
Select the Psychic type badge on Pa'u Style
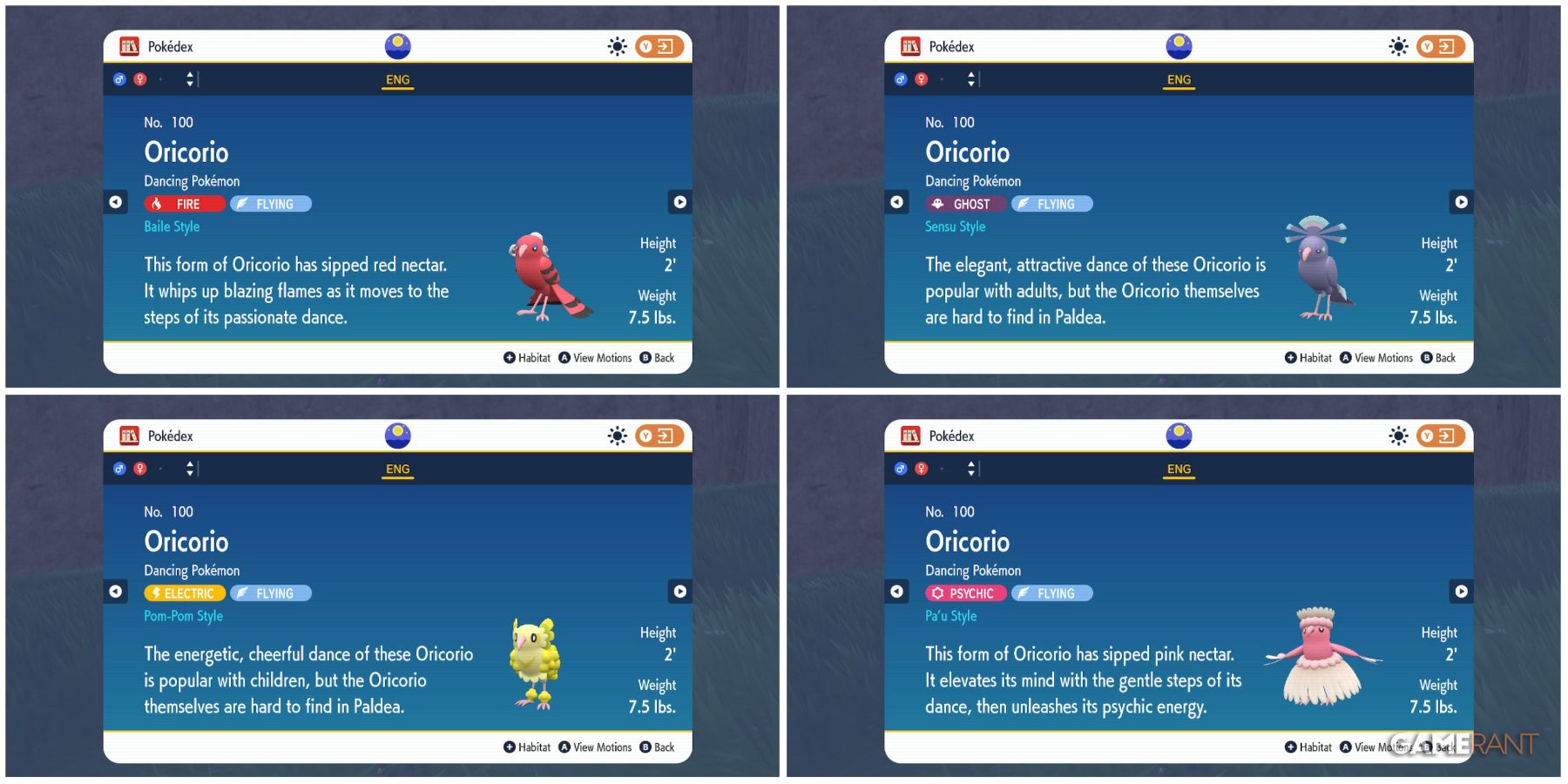[967, 593]
